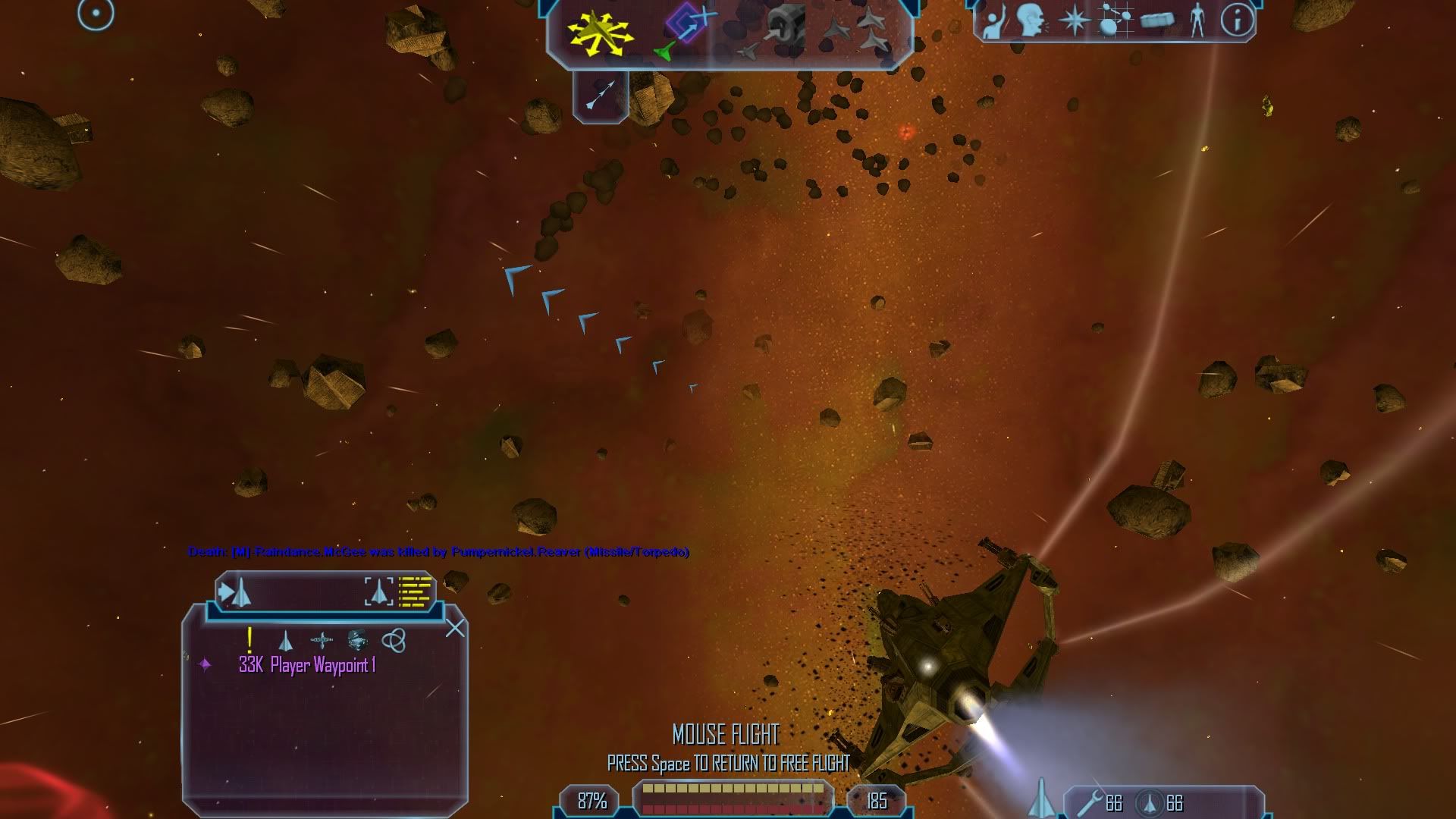The image size is (1456, 819).
Task: Toggle the cruise arrow button below maneuvers
Action: click(x=601, y=96)
